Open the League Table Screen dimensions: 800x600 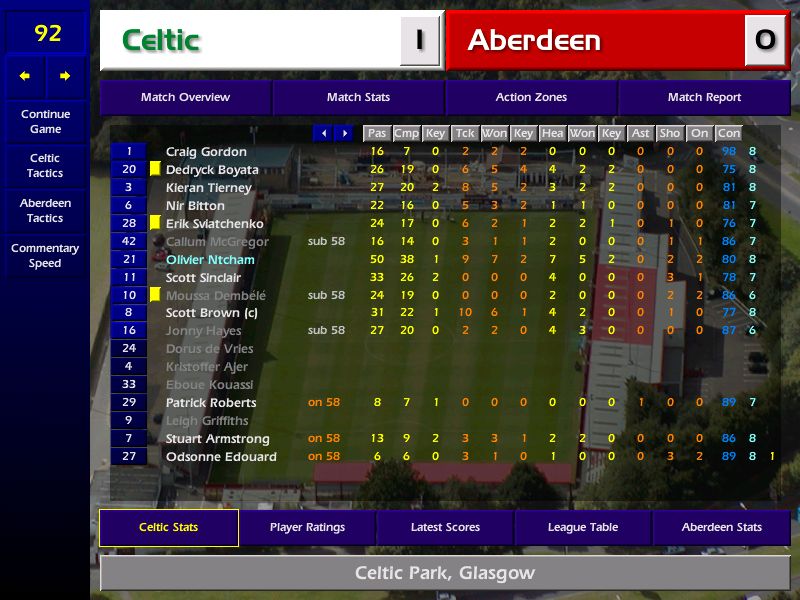(x=583, y=527)
